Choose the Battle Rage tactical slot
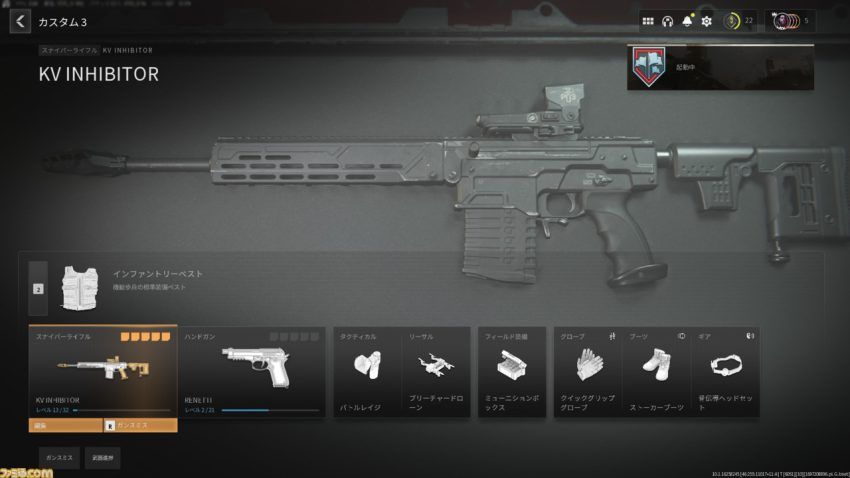This screenshot has width=850, height=478. pyautogui.click(x=367, y=372)
